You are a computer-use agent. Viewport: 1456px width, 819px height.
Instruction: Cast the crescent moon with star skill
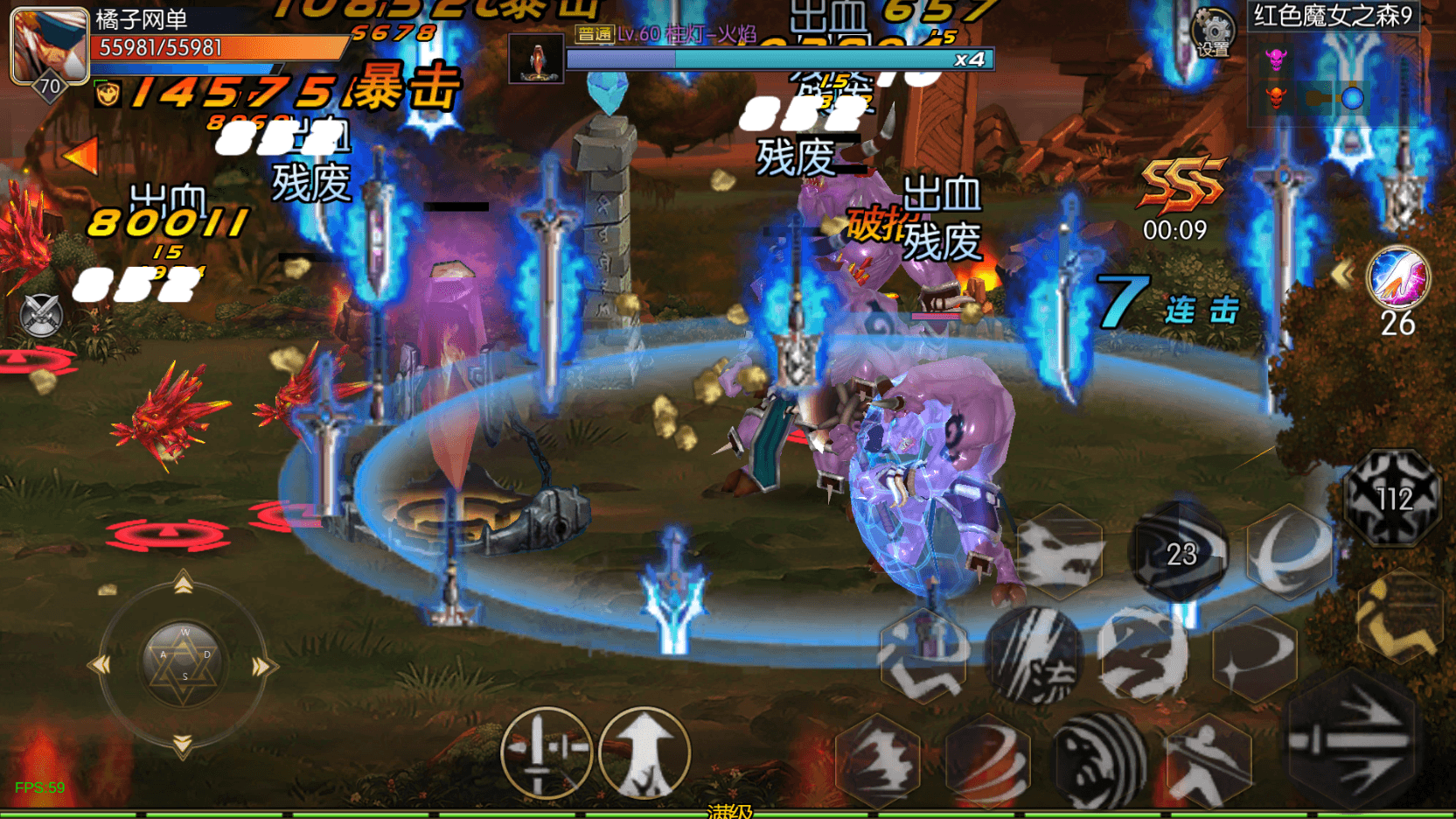pyautogui.click(x=1254, y=655)
